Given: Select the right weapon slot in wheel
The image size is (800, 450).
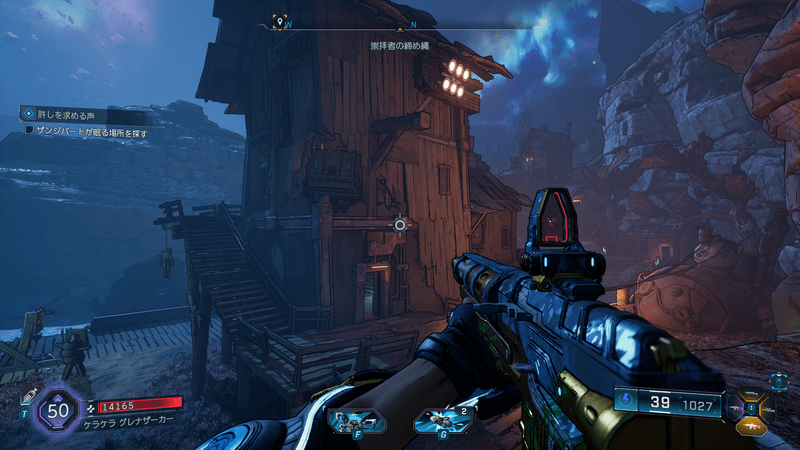Looking at the screenshot, I should point(767,410).
